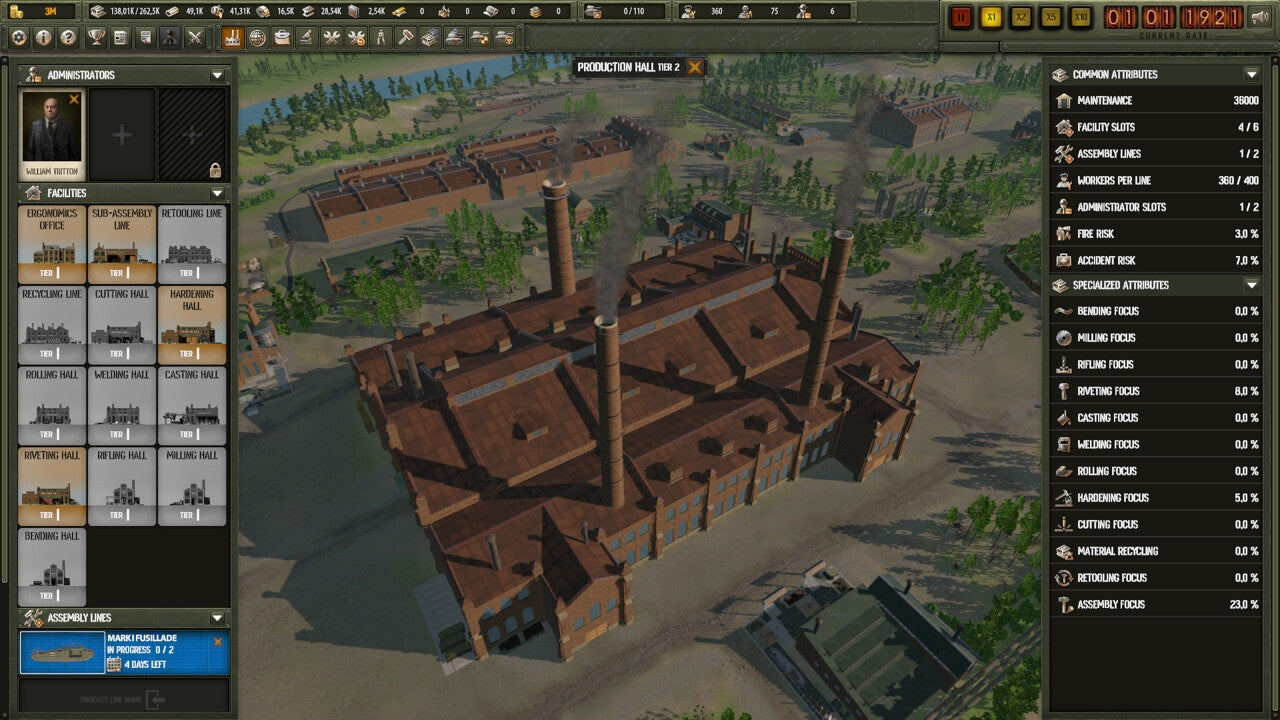The image size is (1280, 720).
Task: Open the trophy achievements icon
Action: pyautogui.click(x=95, y=37)
